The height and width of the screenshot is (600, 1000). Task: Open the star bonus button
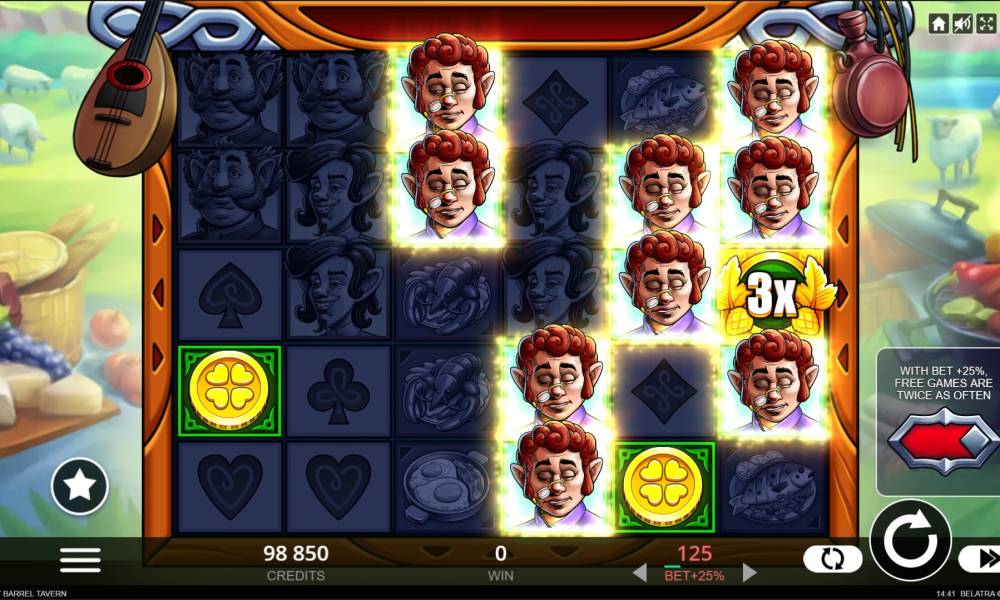click(x=80, y=485)
